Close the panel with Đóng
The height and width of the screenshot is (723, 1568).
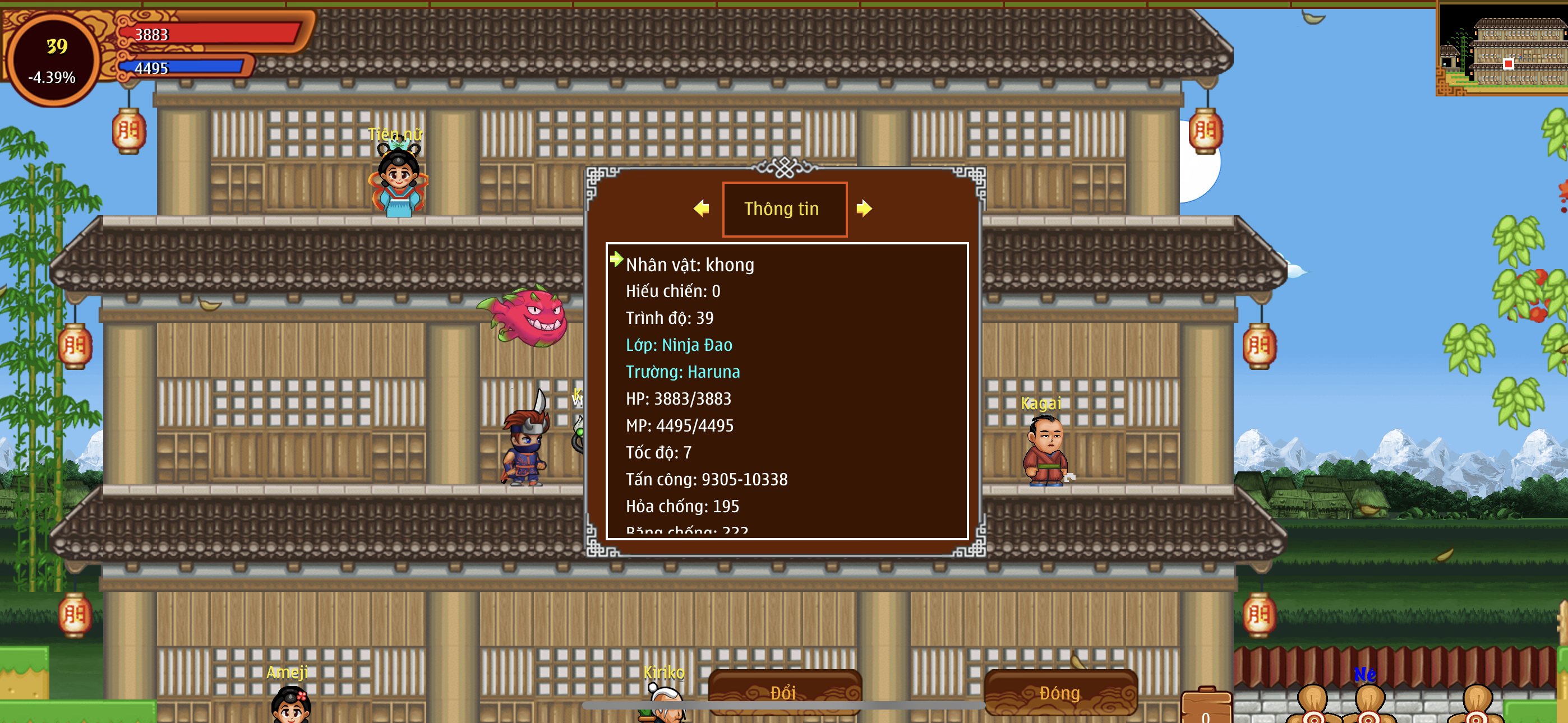click(1060, 693)
